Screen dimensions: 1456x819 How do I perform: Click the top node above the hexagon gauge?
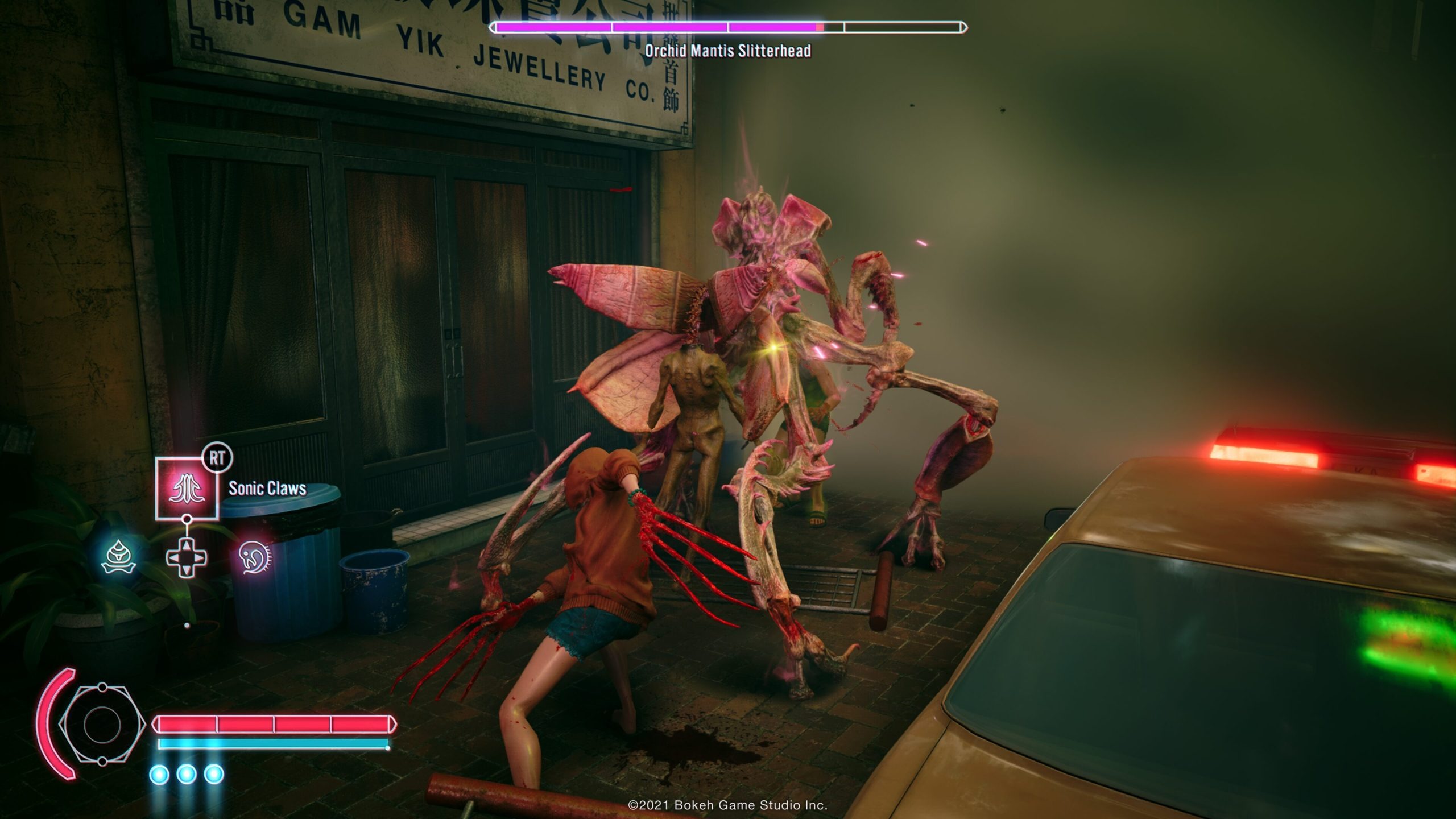tap(101, 686)
